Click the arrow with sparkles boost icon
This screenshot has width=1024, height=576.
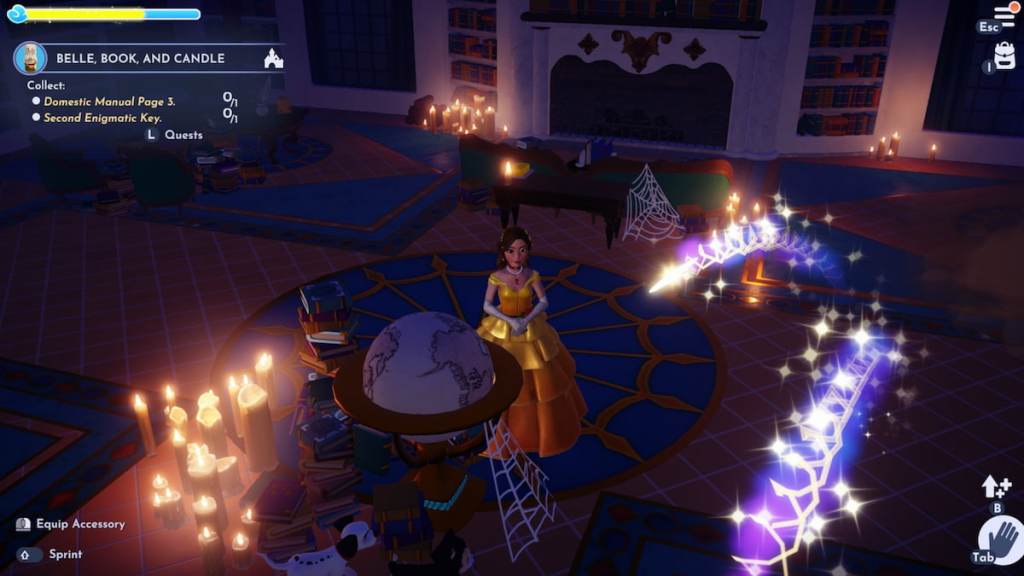995,487
